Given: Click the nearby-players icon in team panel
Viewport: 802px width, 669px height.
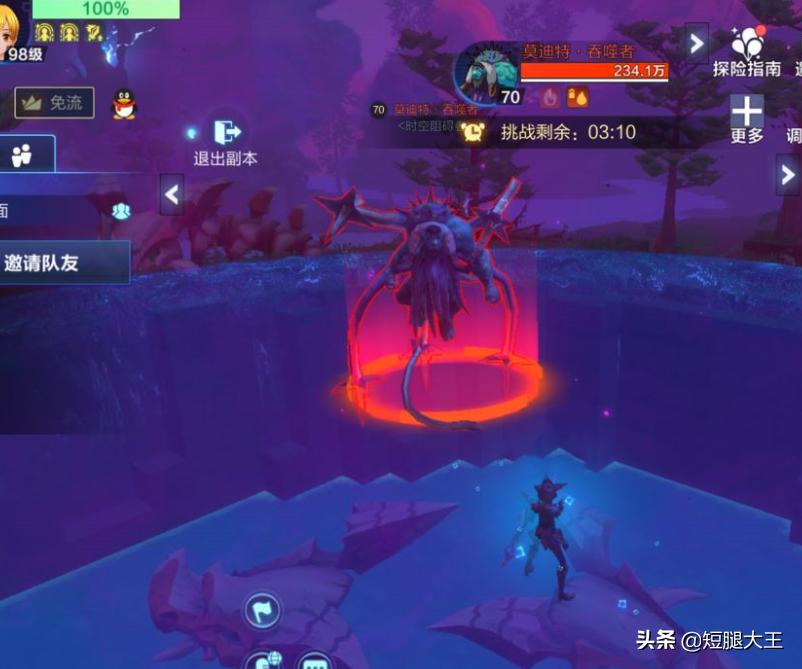Looking at the screenshot, I should [121, 211].
